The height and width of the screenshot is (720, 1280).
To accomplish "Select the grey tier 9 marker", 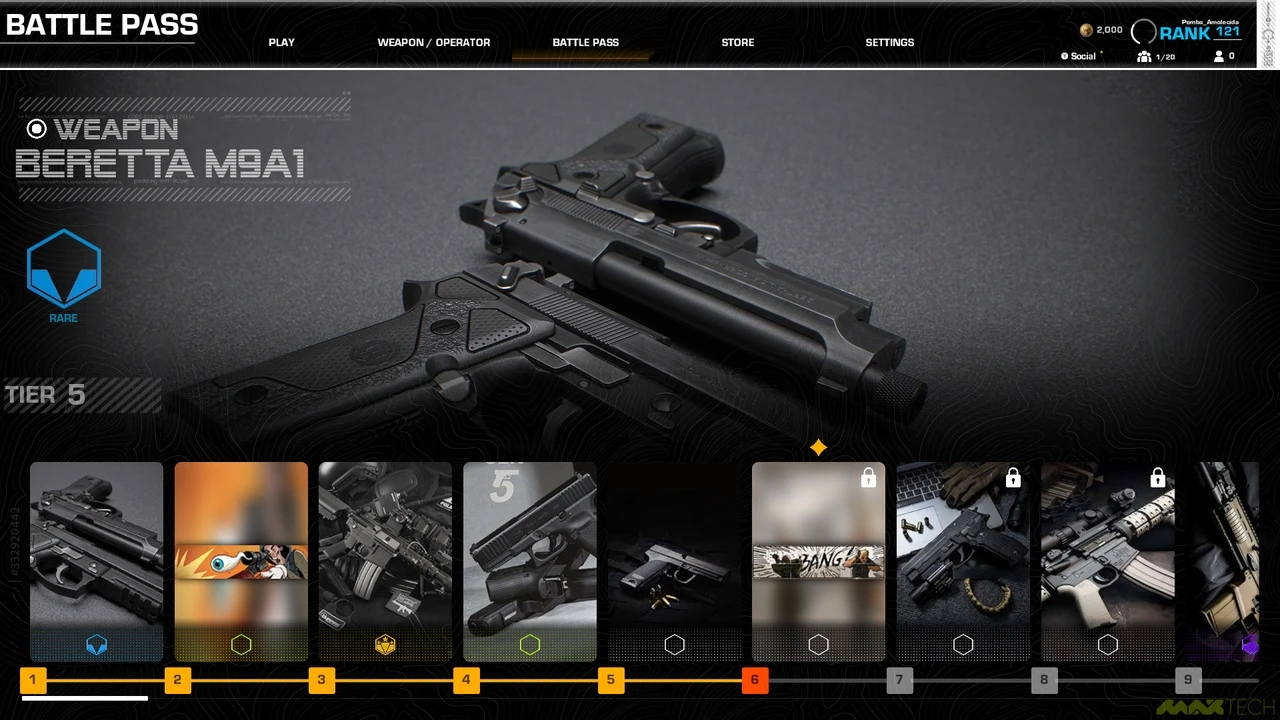I will click(x=1188, y=681).
